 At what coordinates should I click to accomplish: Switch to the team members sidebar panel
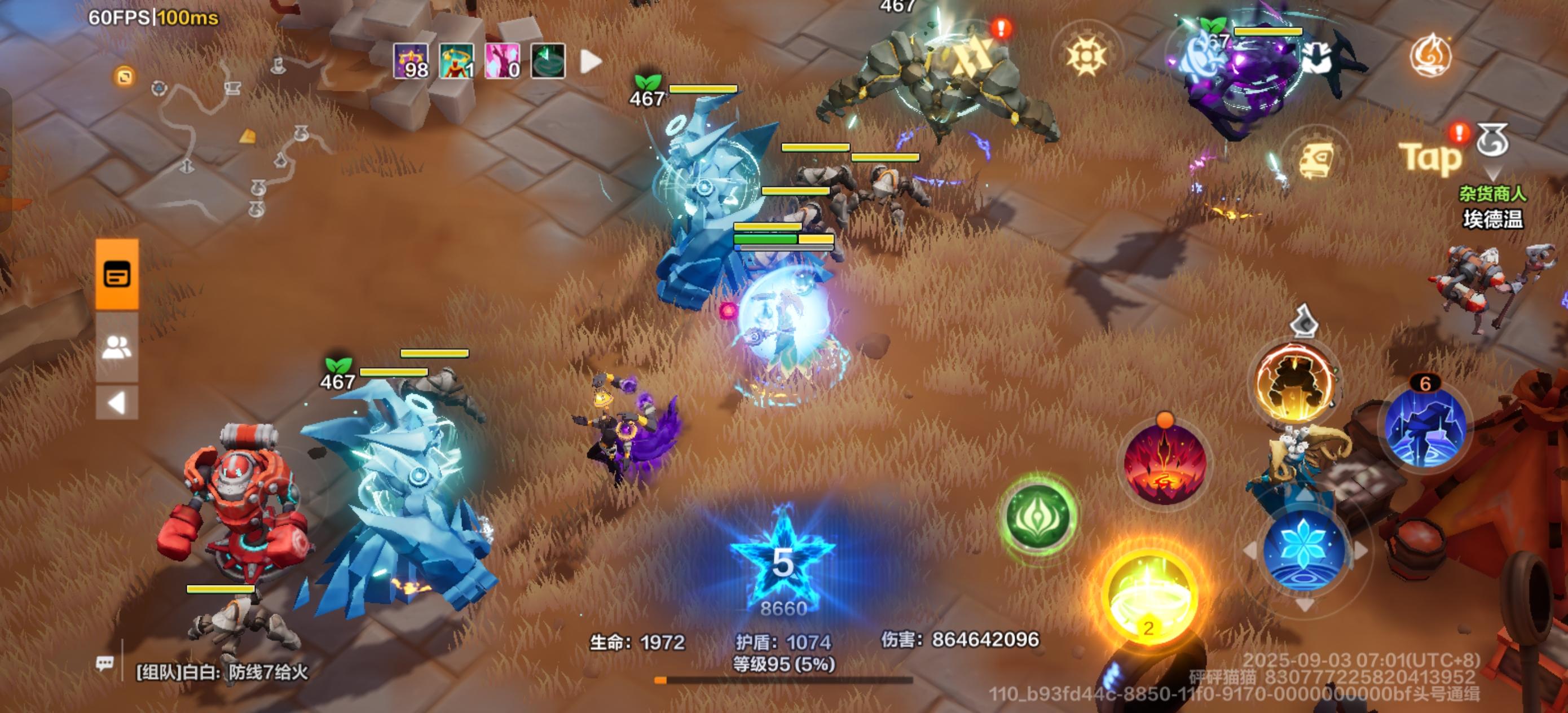click(118, 347)
